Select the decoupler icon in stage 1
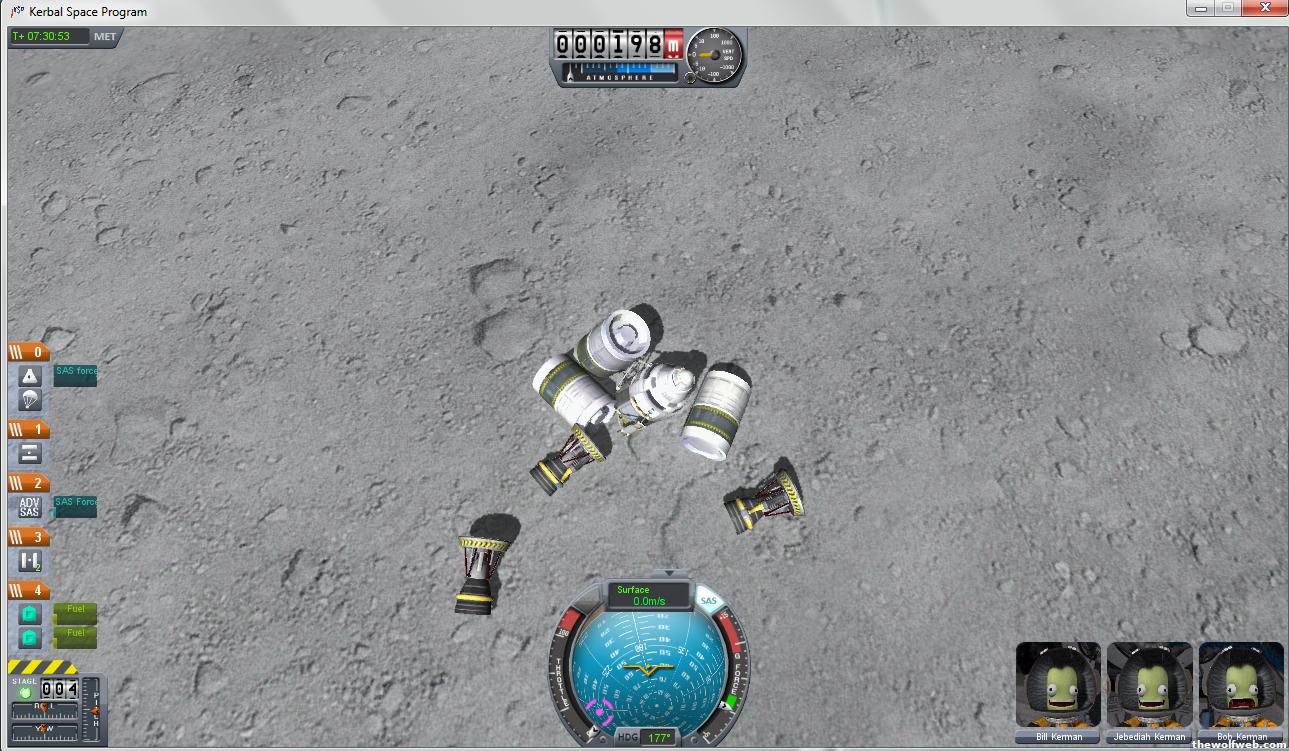 tap(30, 453)
